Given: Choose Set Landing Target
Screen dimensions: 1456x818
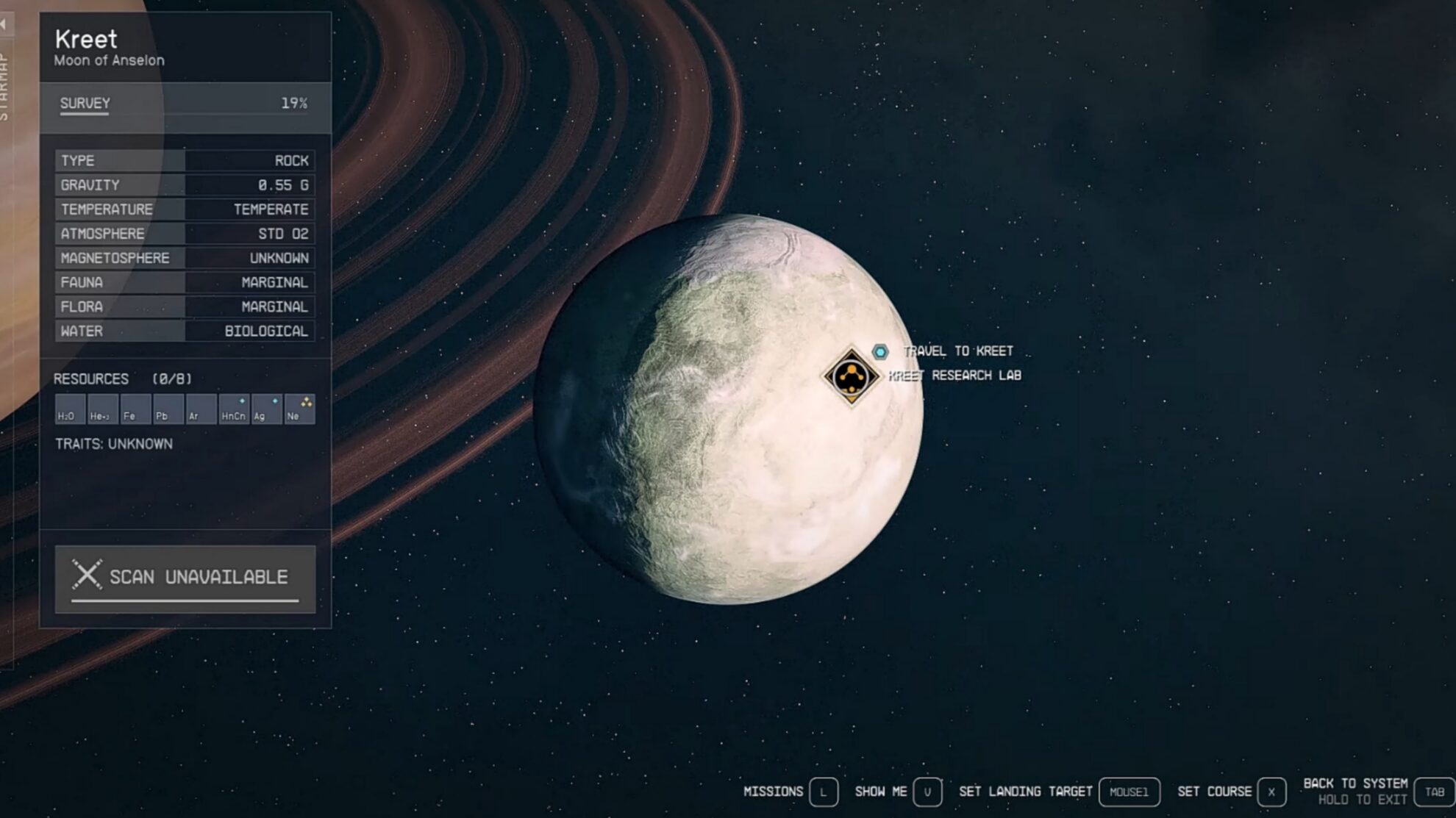Looking at the screenshot, I should (1129, 792).
